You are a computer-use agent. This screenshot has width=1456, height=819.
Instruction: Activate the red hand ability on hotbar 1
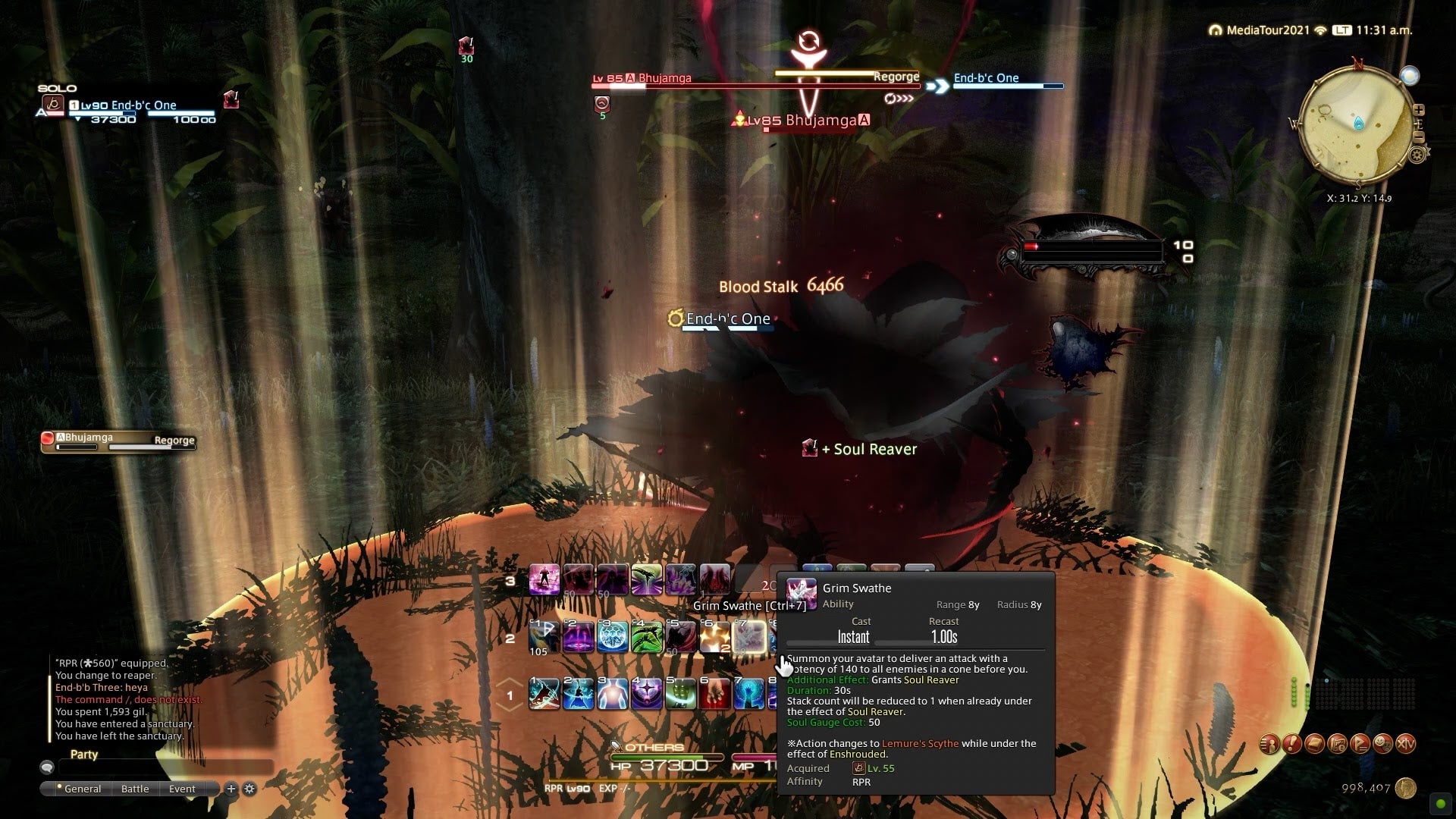pos(714,694)
